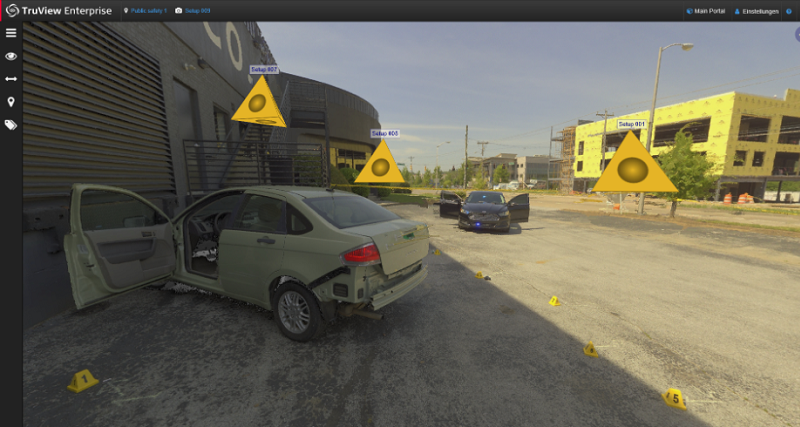The height and width of the screenshot is (427, 800).
Task: Select the Setup 006 pyramid marker
Action: coord(379,164)
